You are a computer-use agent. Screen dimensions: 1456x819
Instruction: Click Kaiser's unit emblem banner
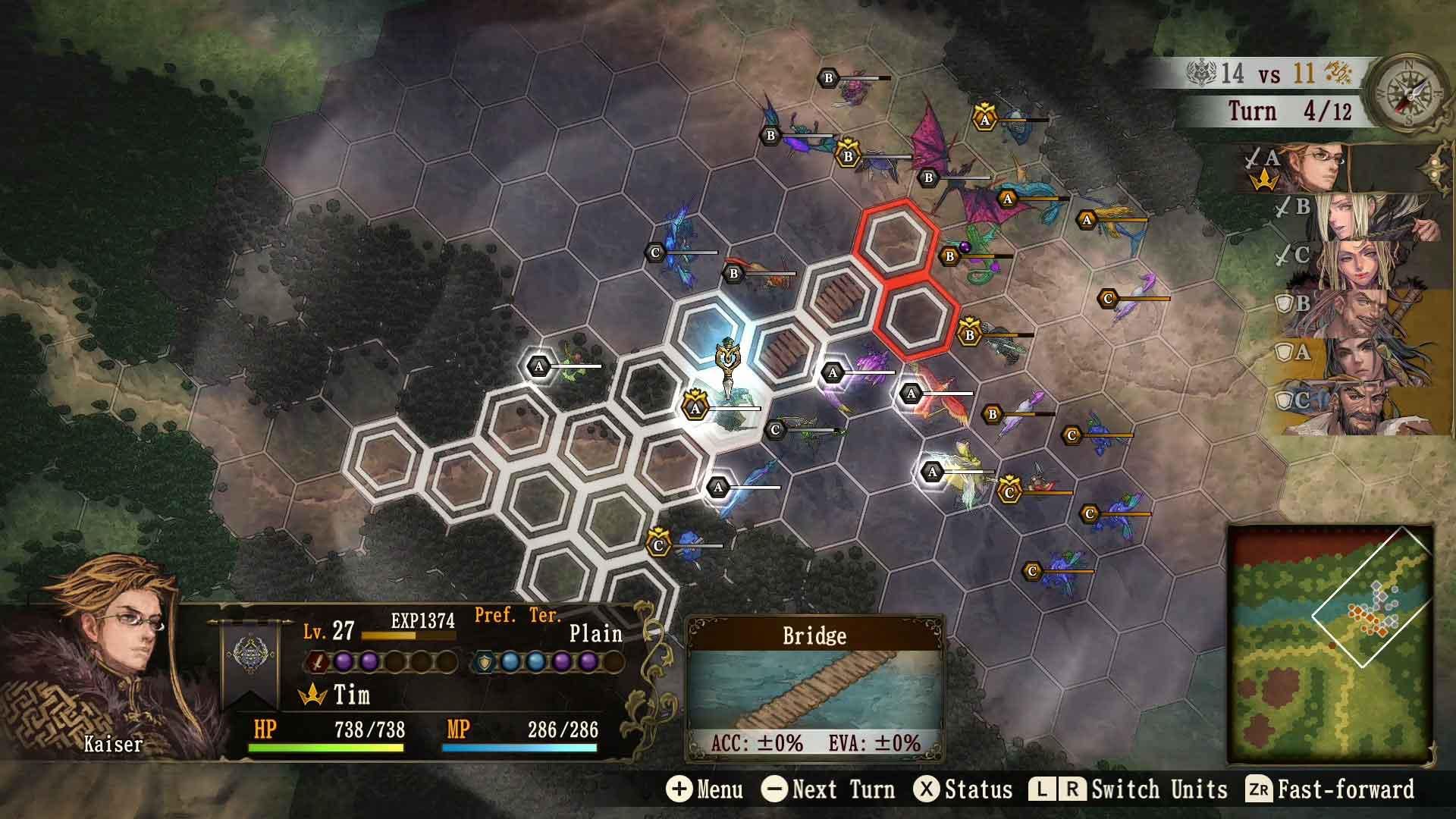tap(249, 657)
